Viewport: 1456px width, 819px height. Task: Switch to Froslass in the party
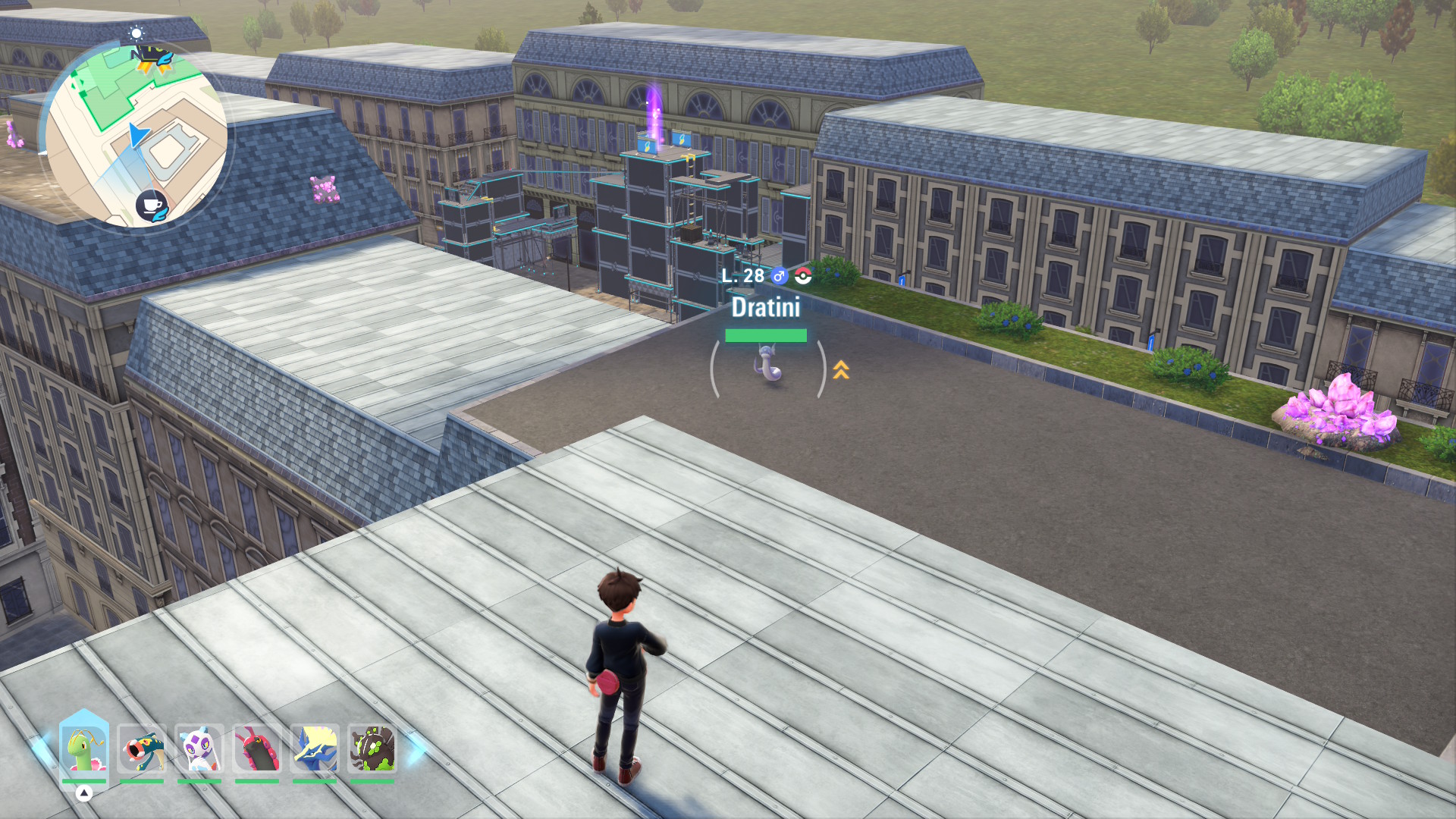tap(199, 749)
